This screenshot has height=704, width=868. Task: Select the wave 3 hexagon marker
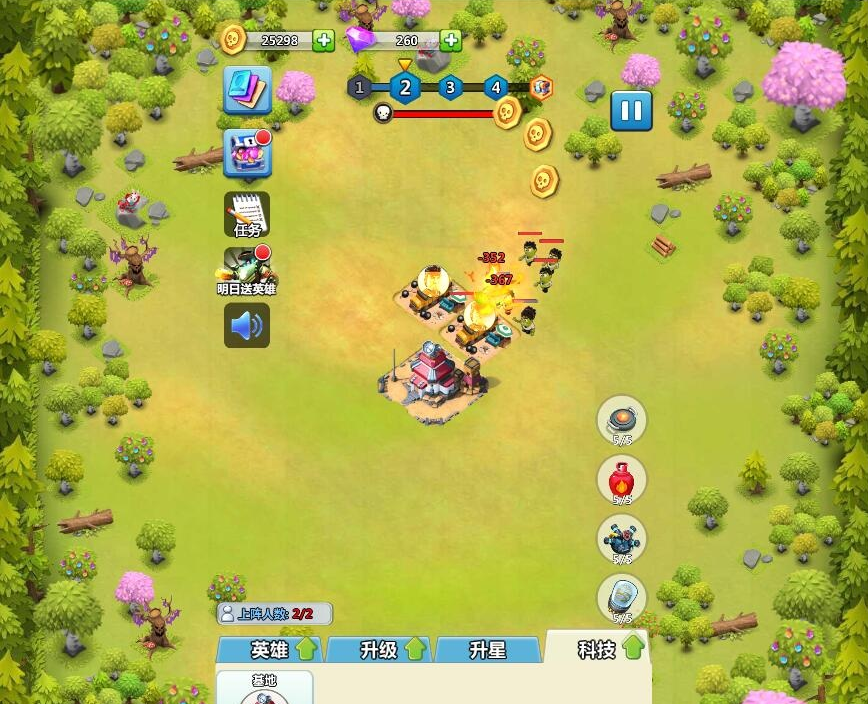[x=450, y=87]
